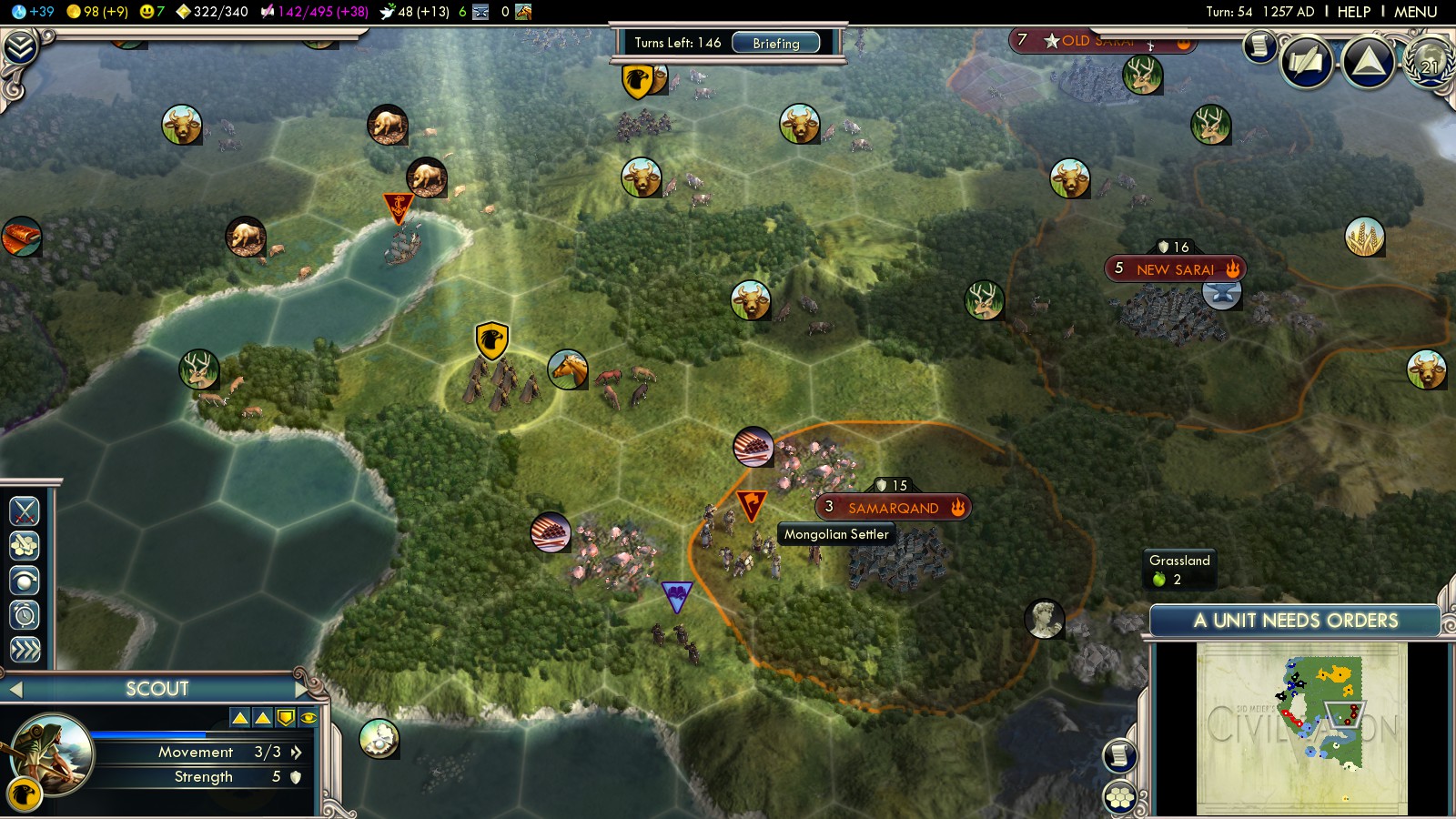Select the Samarqand city banner
Image resolution: width=1456 pixels, height=819 pixels.
(x=892, y=508)
